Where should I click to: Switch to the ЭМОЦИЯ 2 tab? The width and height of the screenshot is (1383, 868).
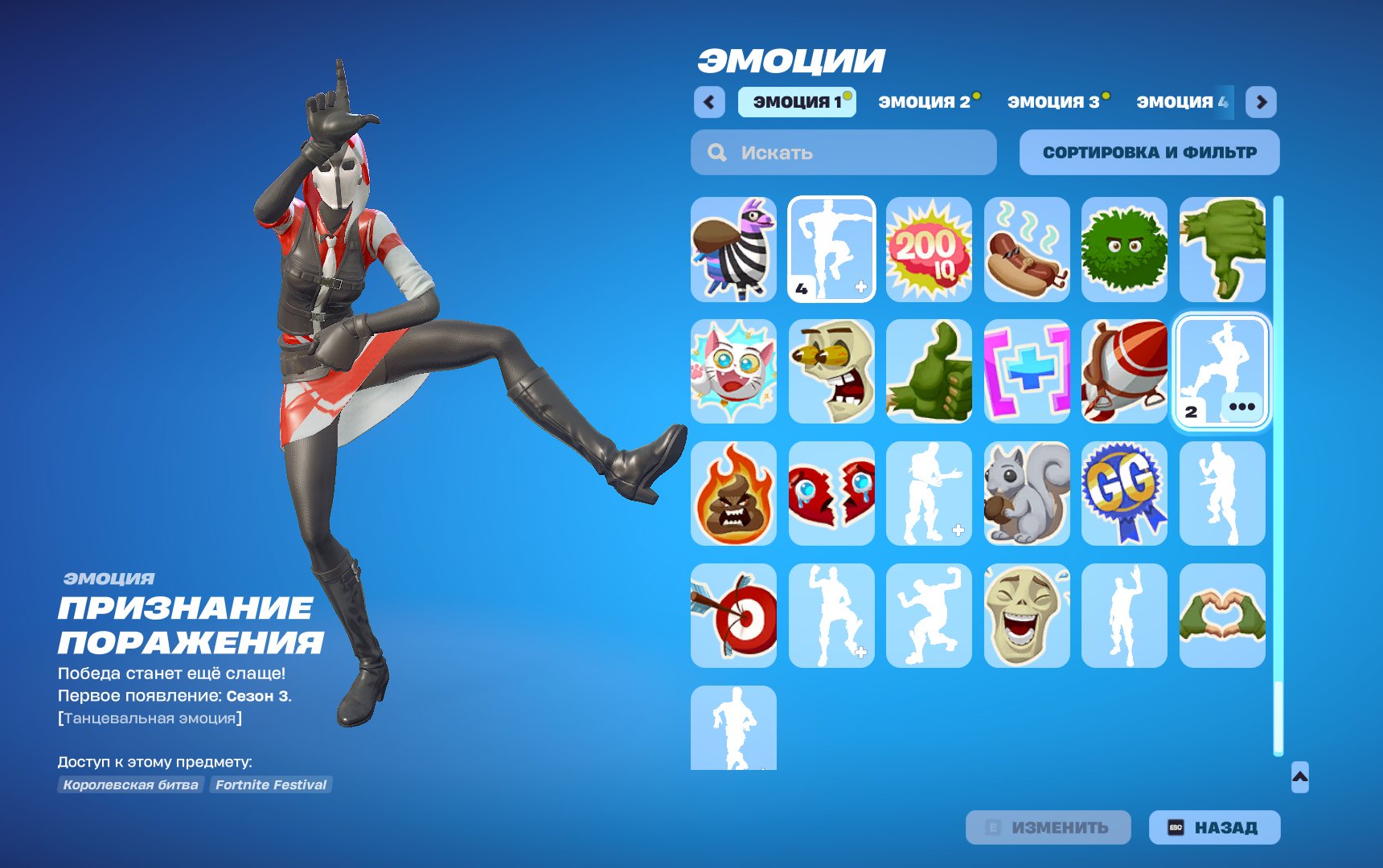tap(926, 102)
